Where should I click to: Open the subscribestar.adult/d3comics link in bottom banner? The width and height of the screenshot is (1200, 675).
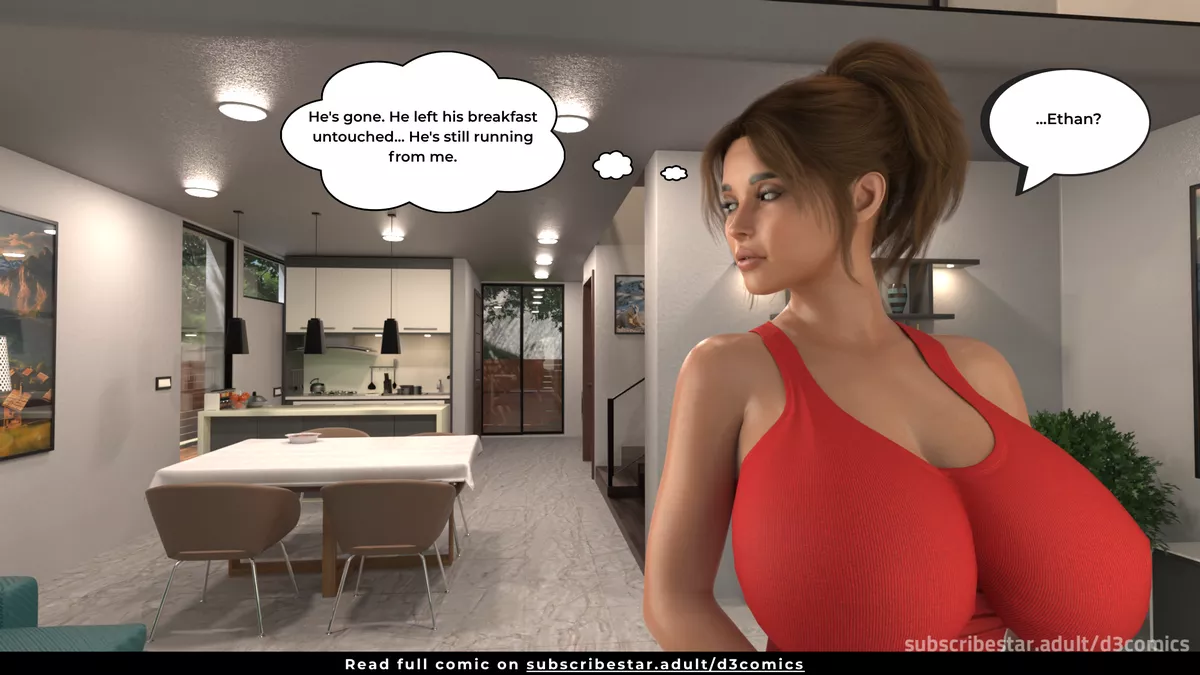665,664
